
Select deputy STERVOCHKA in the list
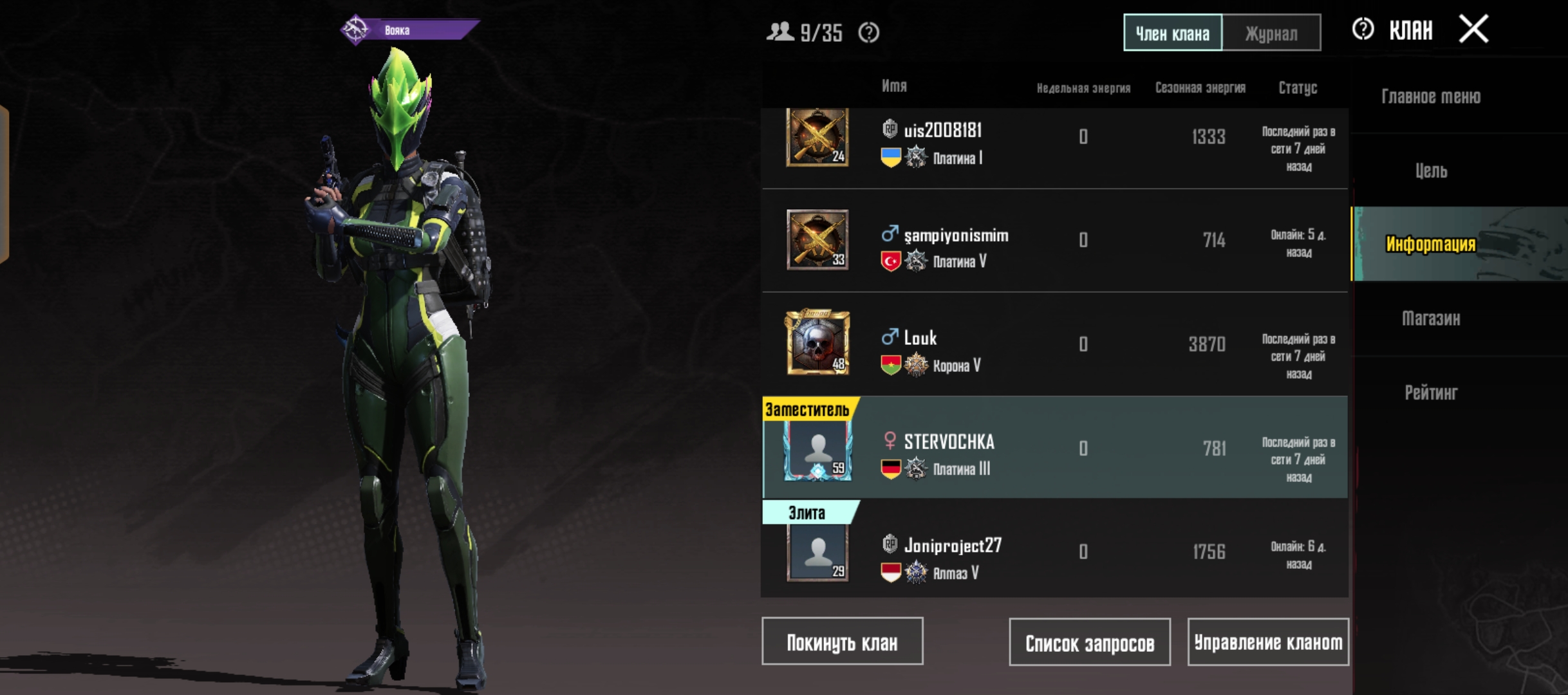(x=1054, y=449)
